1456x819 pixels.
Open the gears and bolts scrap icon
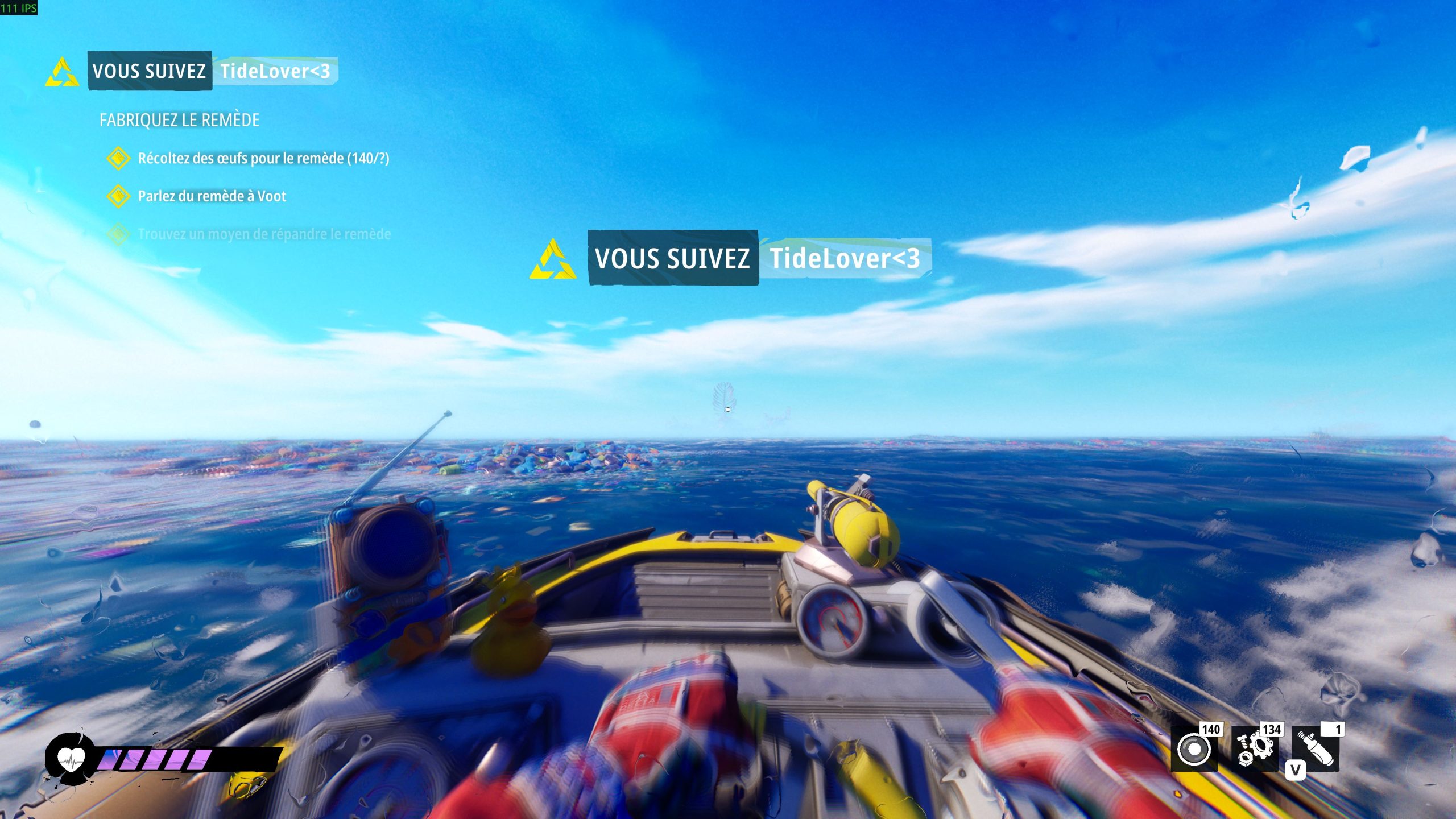pyautogui.click(x=1255, y=749)
